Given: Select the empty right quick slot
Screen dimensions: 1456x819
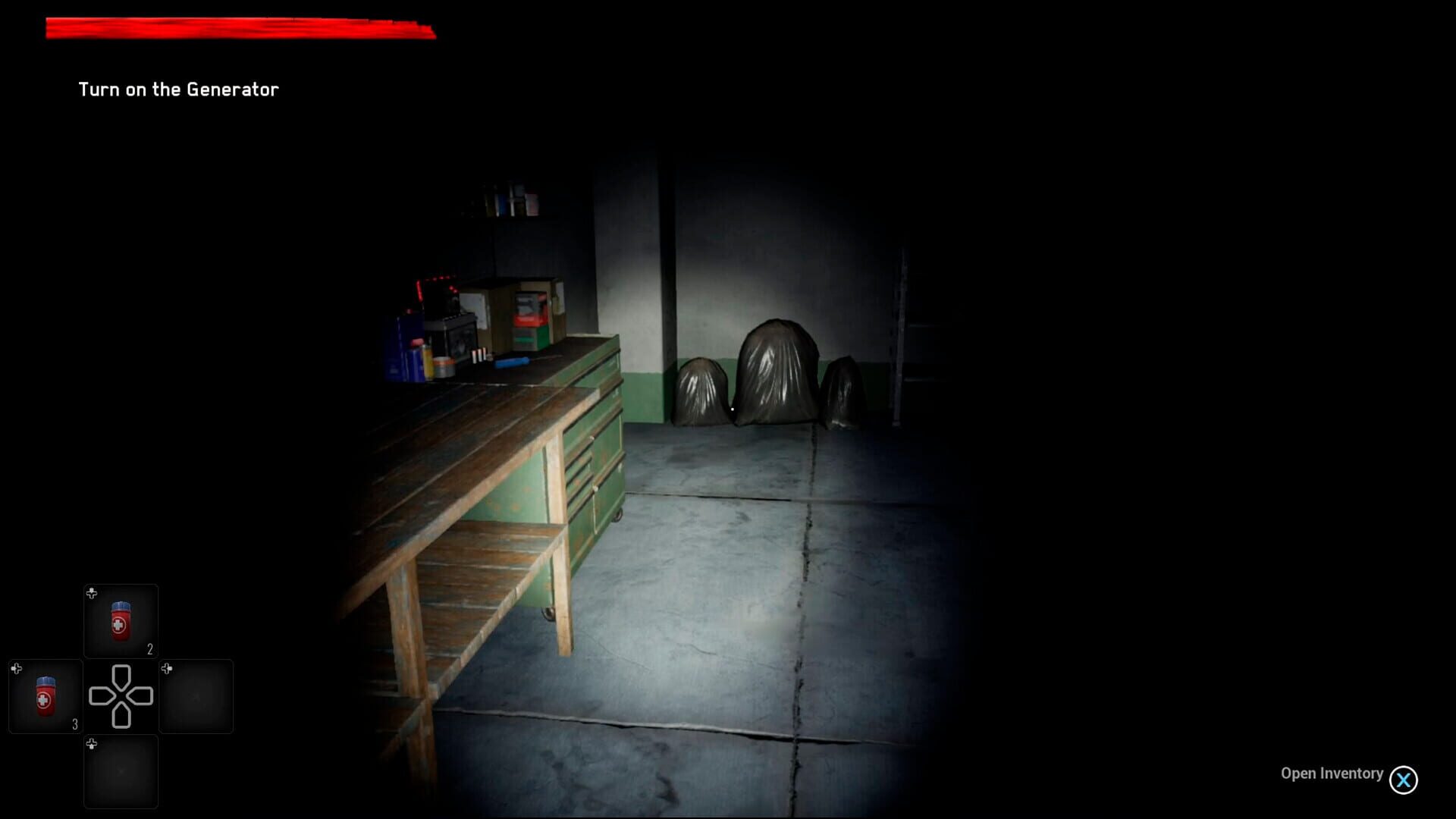Looking at the screenshot, I should tap(196, 696).
